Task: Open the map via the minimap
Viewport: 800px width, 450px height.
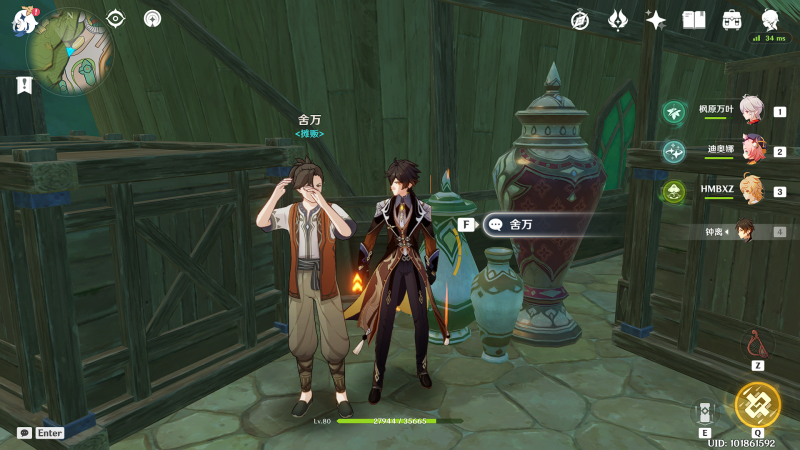Action: [x=70, y=51]
